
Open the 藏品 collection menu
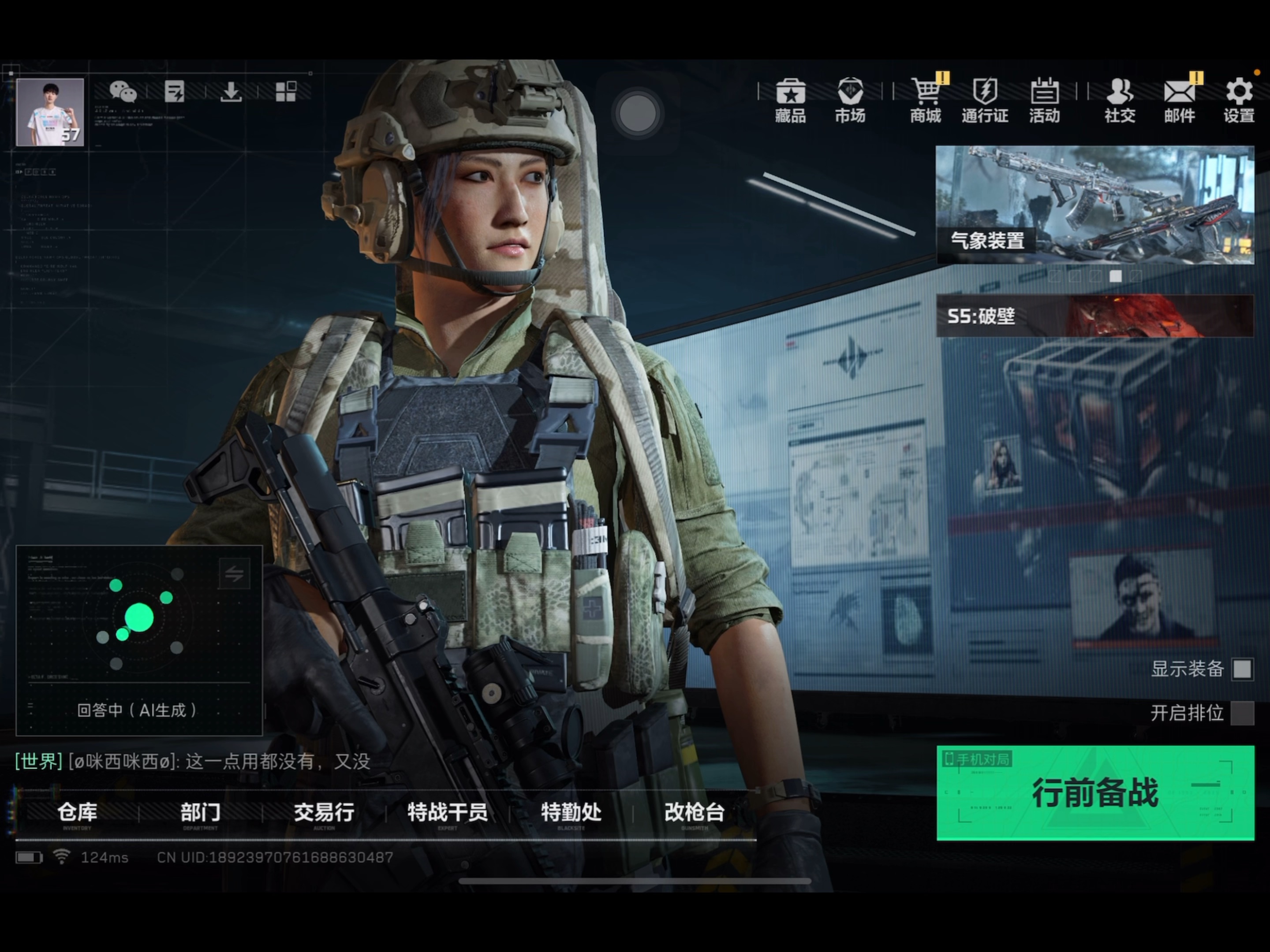790,100
